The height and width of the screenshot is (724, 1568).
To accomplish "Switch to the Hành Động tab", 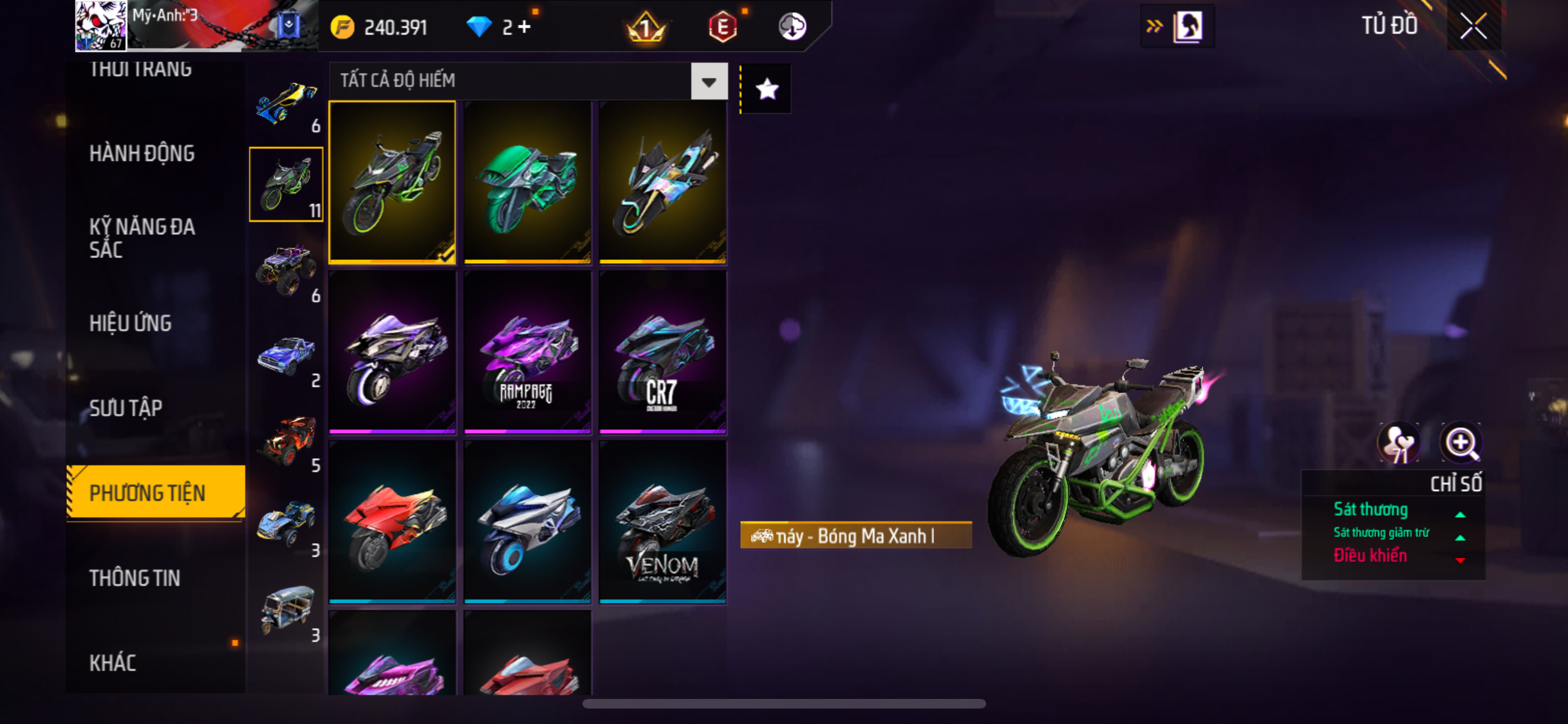I will pyautogui.click(x=142, y=153).
